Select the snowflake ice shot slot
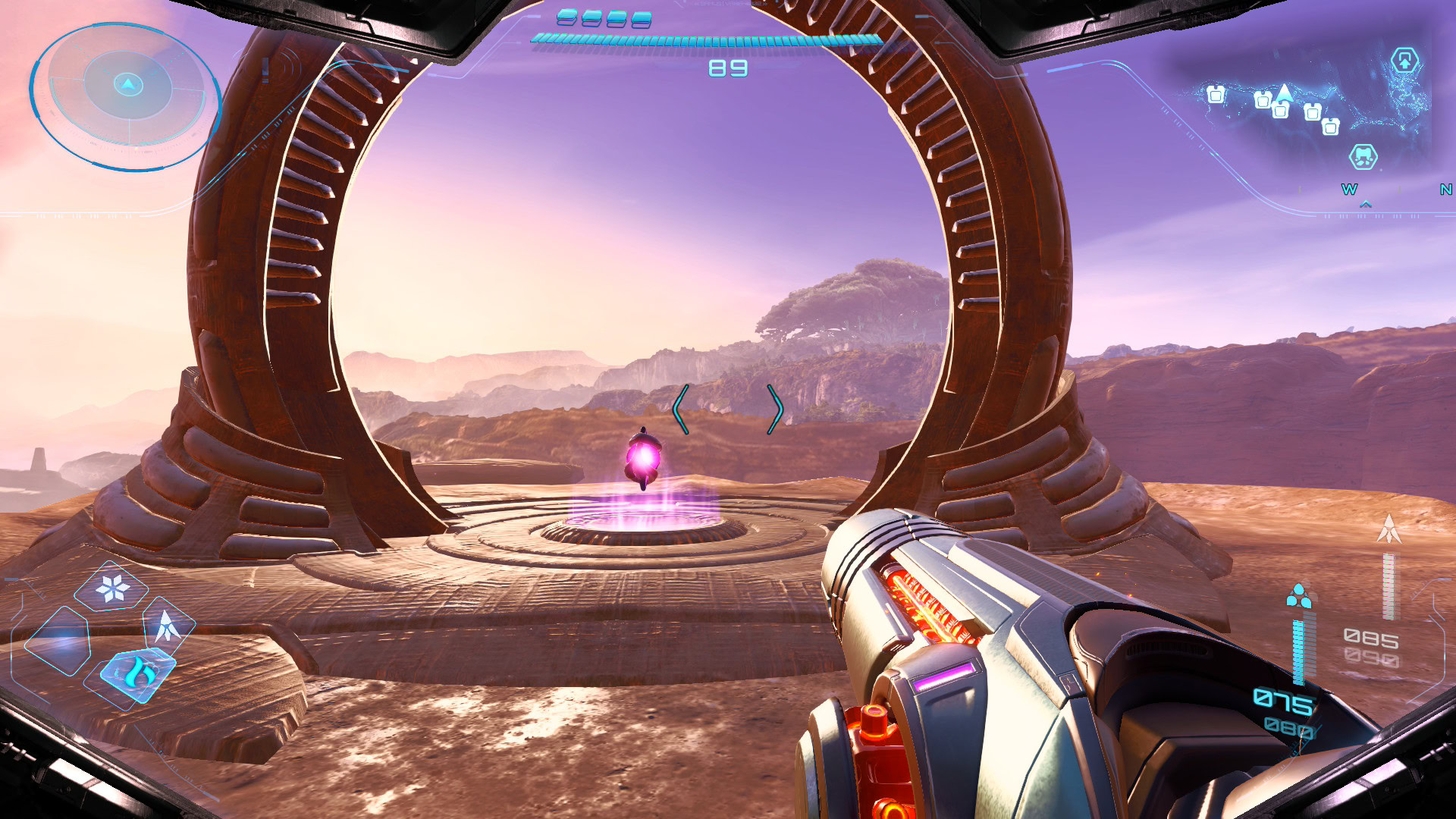Screen dimensions: 1456x819 click(113, 587)
